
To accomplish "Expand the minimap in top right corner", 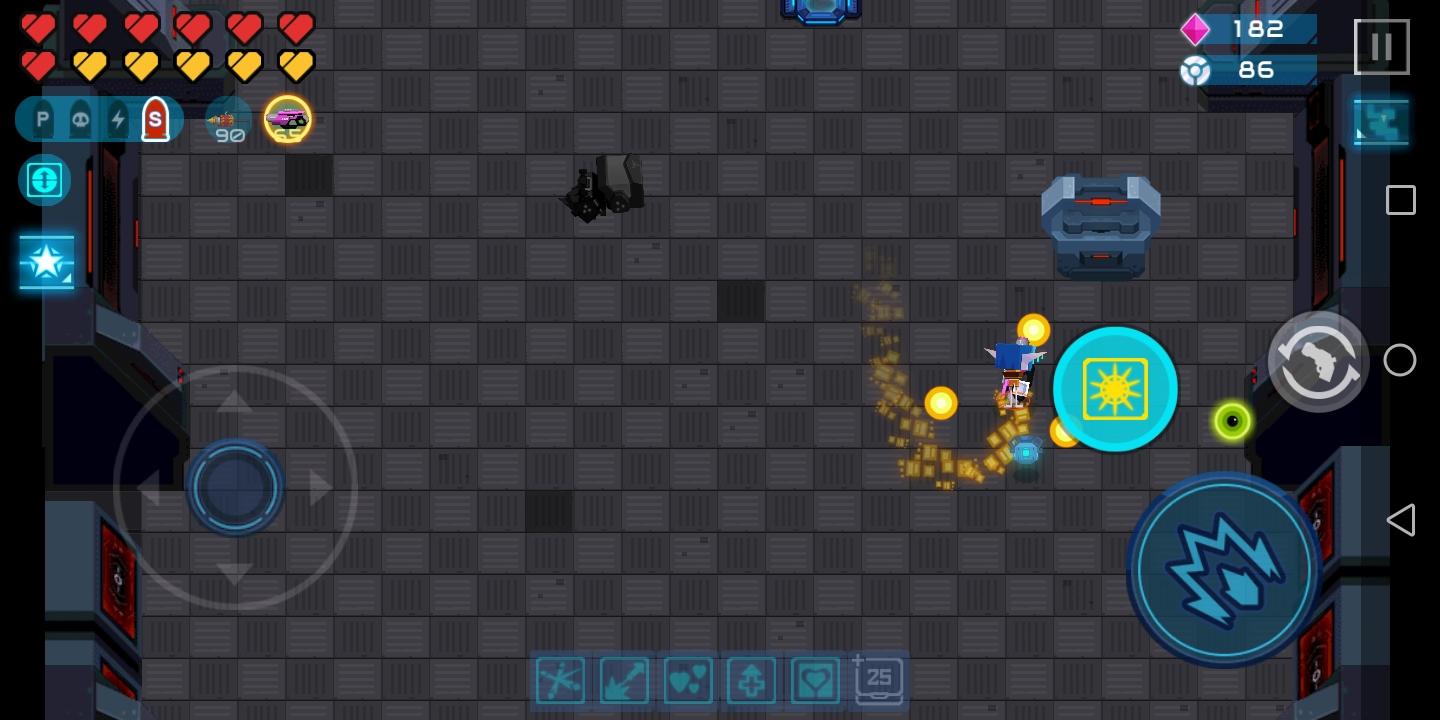I will tap(1381, 121).
